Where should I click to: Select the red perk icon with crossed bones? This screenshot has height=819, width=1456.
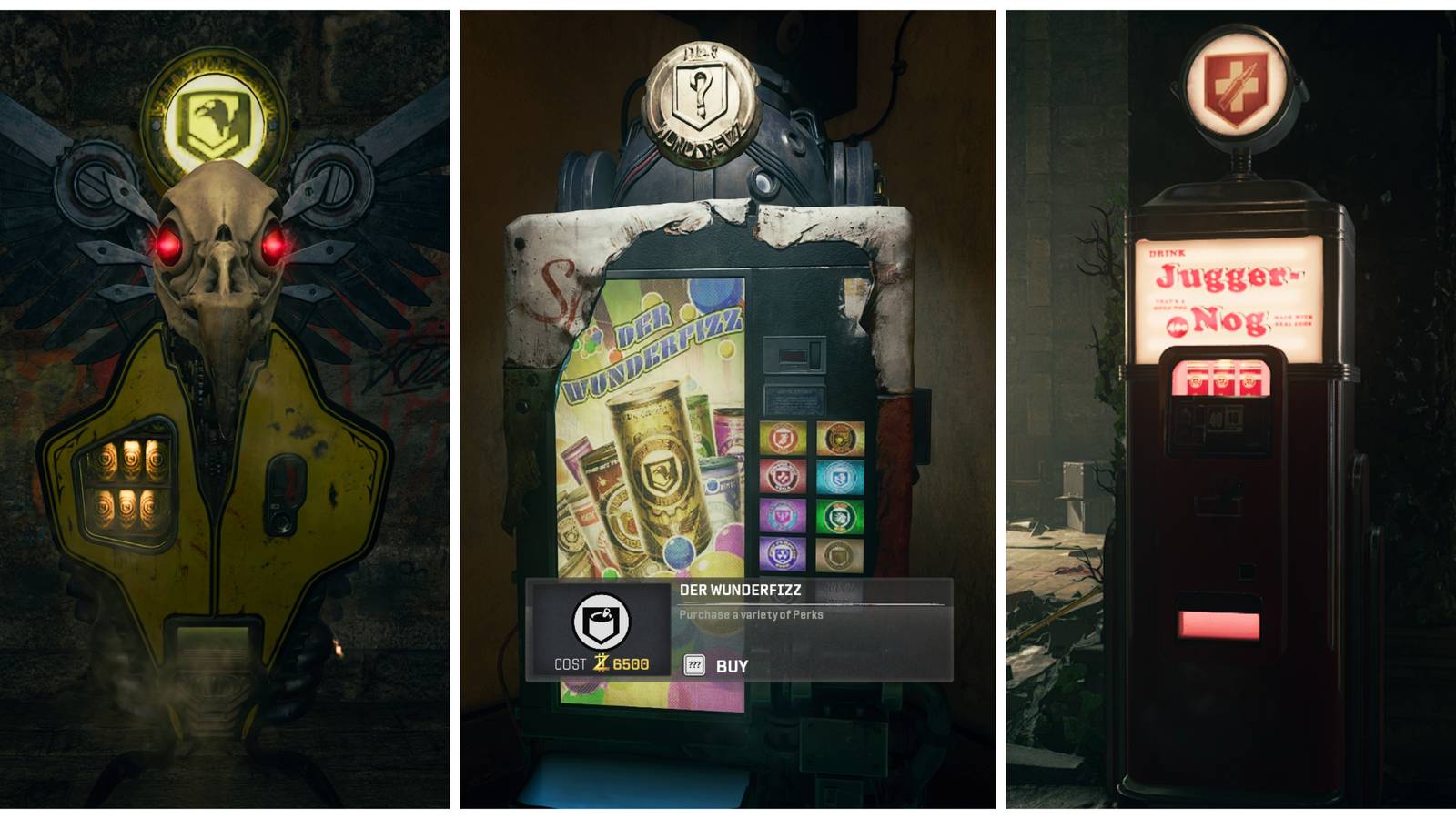pyautogui.click(x=782, y=477)
